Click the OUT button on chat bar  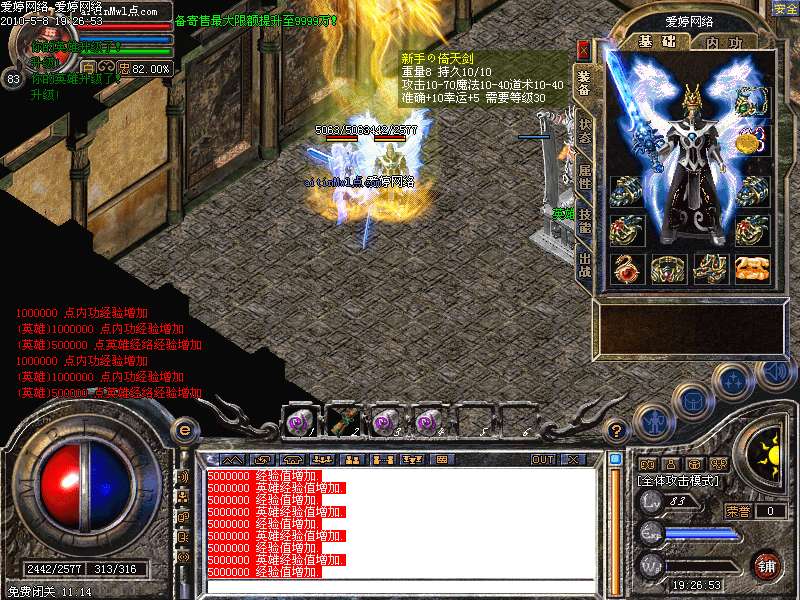coord(542,460)
